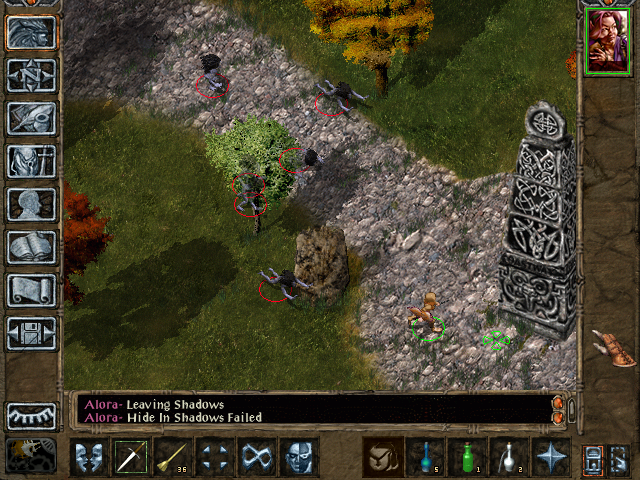The image size is (640, 480).
Task: Open the priest scroll screen
Action: point(31,290)
